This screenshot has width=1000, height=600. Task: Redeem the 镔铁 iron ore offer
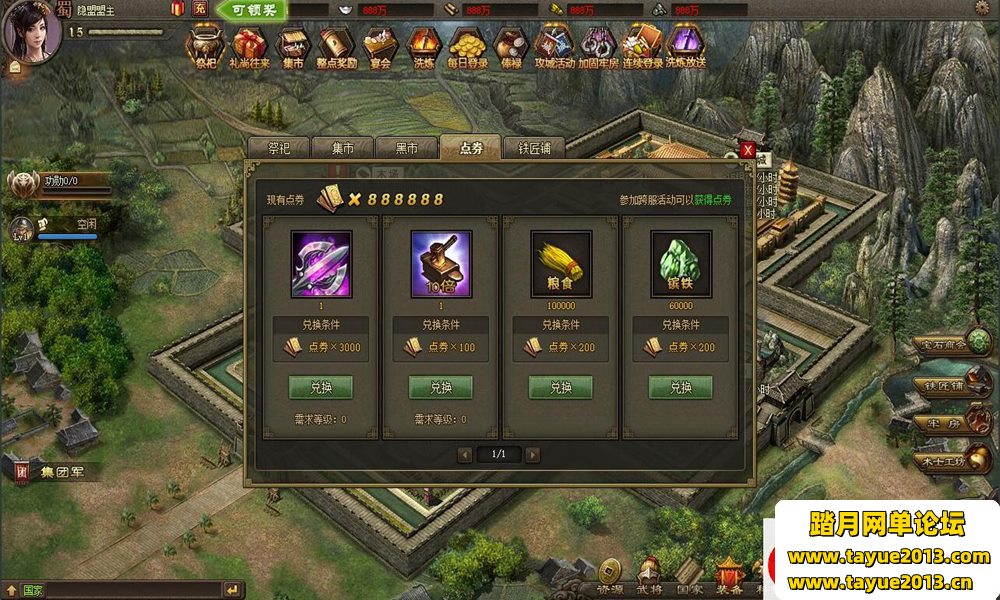pyautogui.click(x=681, y=387)
